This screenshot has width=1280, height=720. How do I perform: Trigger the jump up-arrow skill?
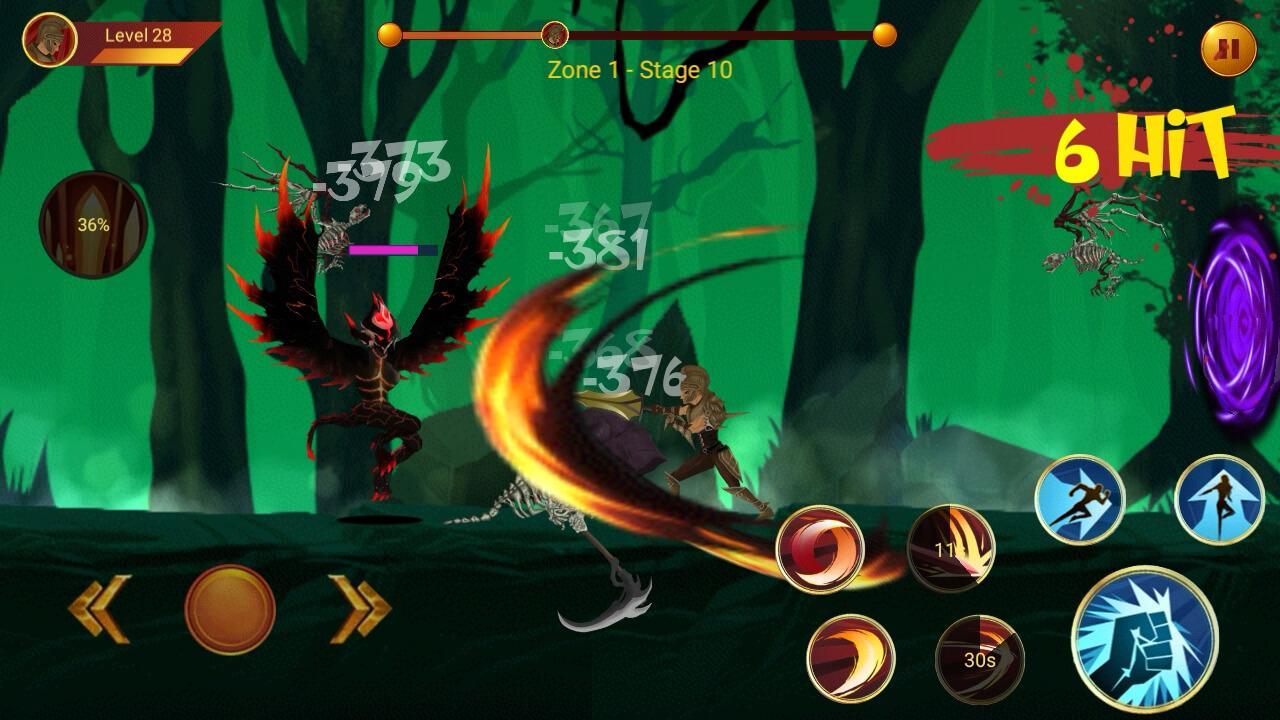tap(1219, 500)
